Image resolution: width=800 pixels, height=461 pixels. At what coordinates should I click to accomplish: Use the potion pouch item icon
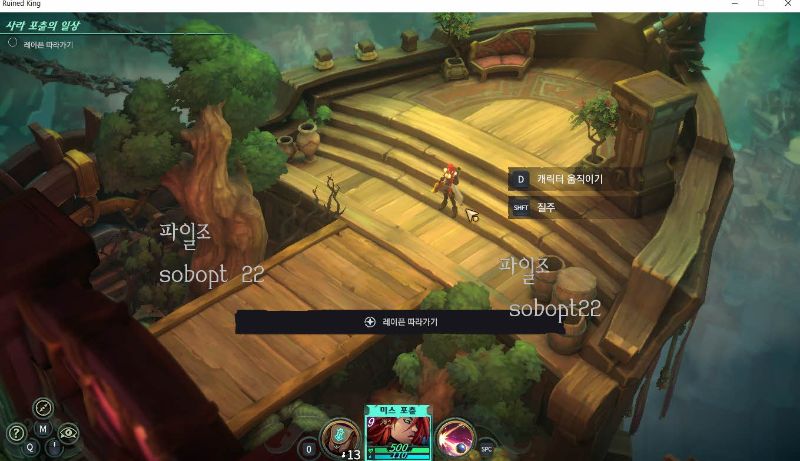tap(340, 438)
